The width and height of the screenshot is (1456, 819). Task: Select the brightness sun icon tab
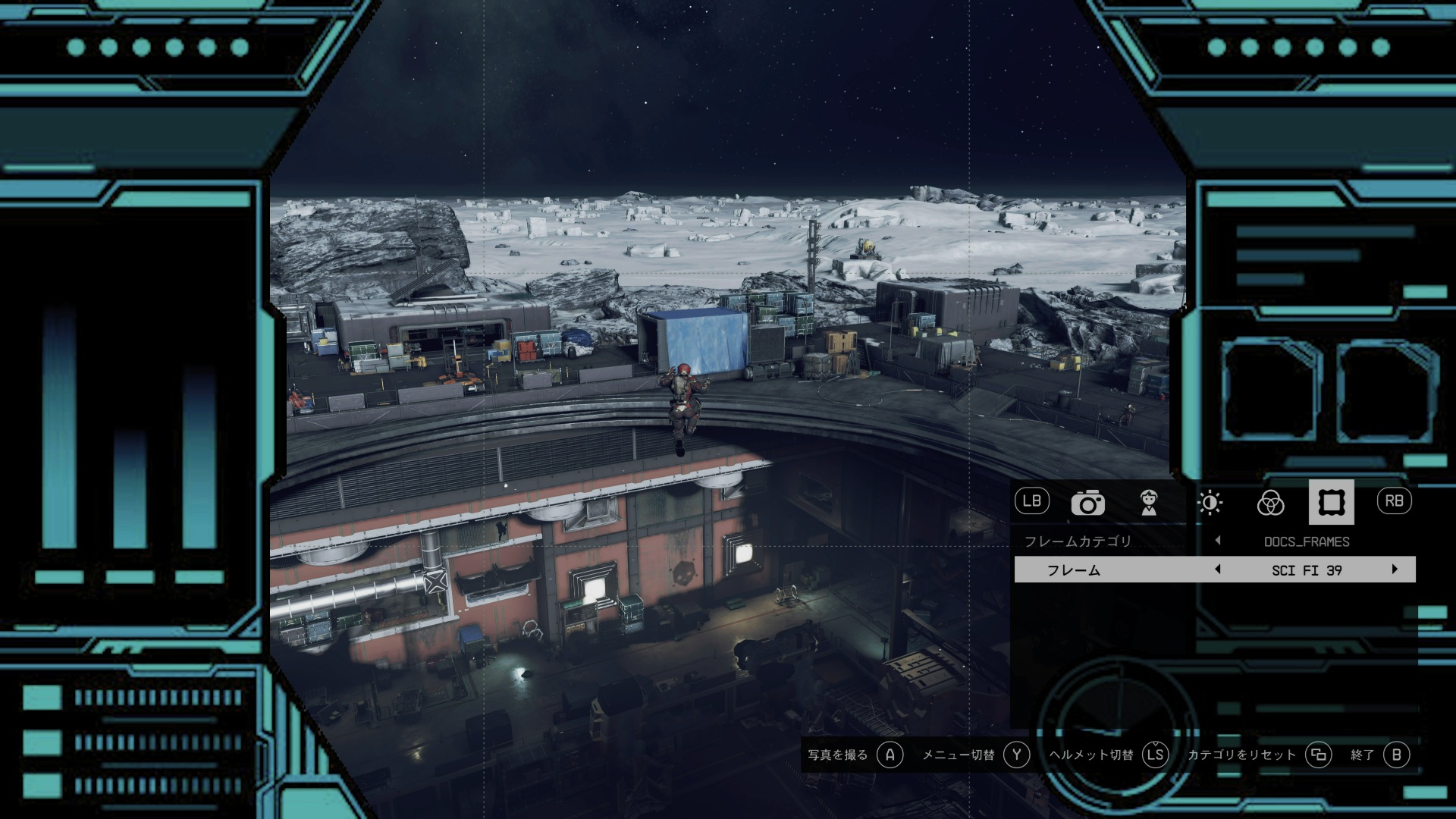[x=1210, y=503]
